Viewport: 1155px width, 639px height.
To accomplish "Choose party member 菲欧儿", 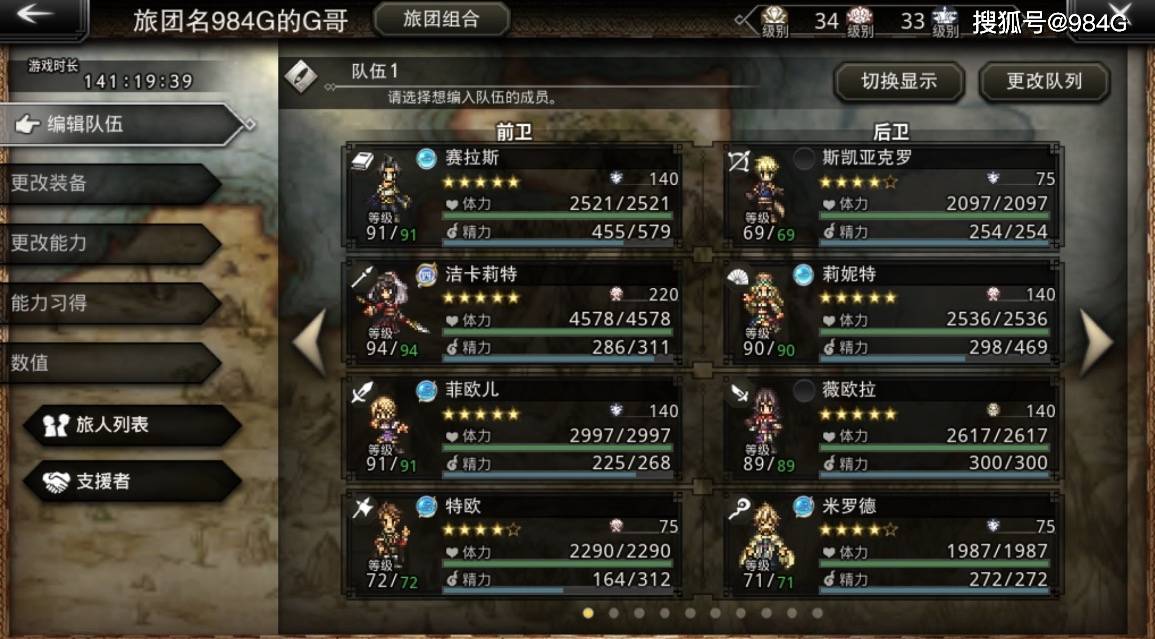I will point(514,427).
